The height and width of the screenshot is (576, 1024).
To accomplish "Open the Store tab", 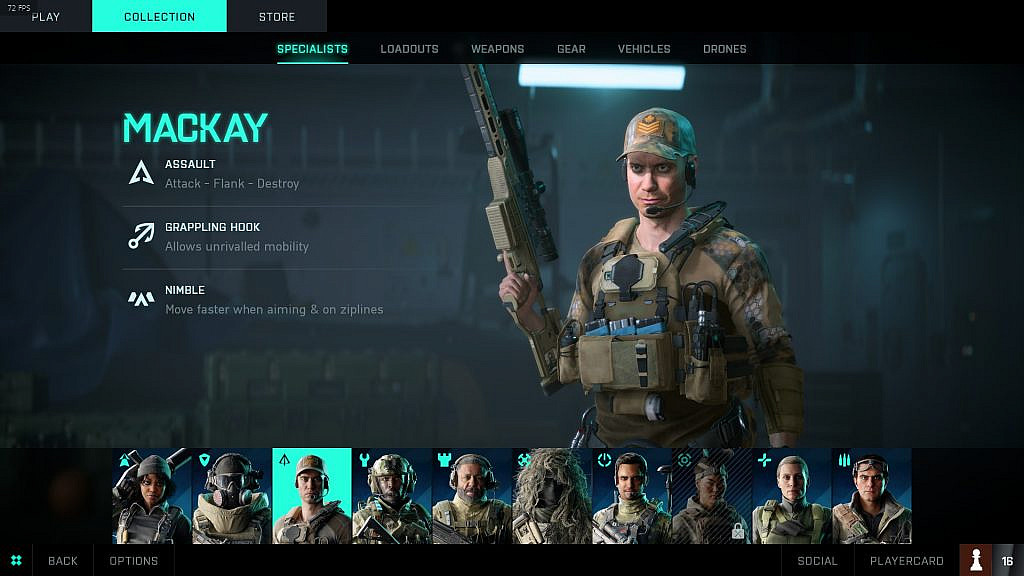I will (277, 16).
